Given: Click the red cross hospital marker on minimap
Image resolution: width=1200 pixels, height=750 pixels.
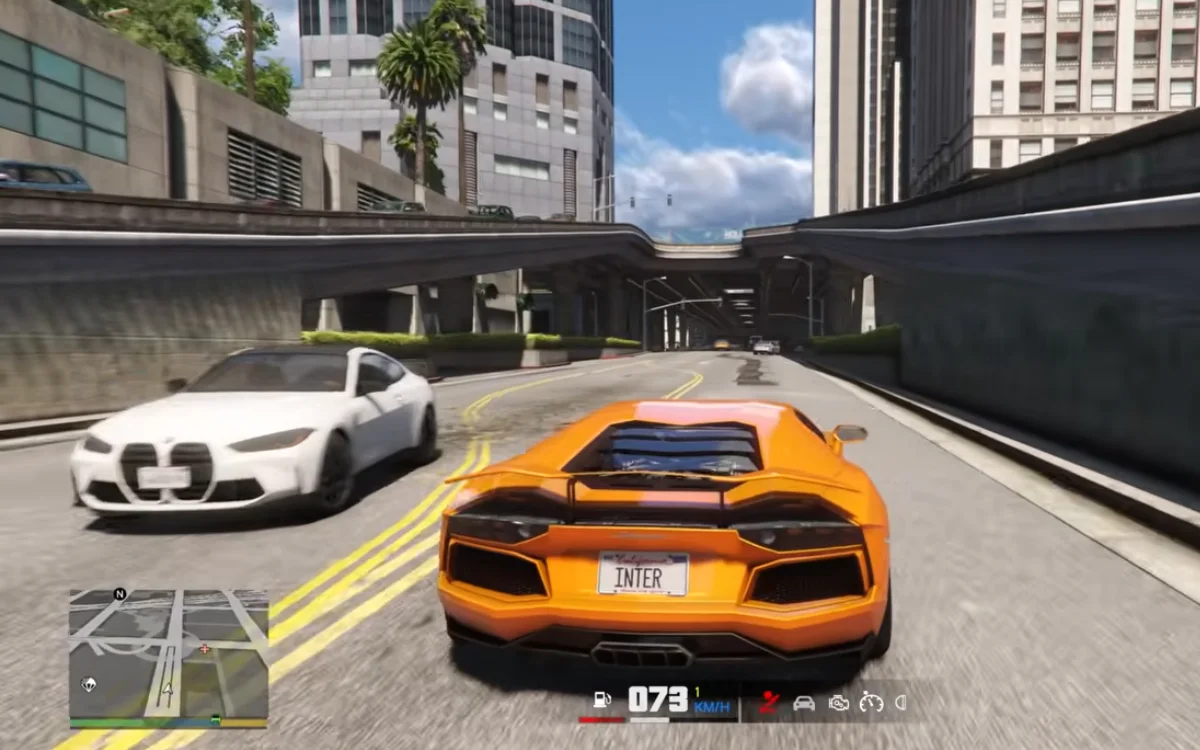Looking at the screenshot, I should pos(205,648).
